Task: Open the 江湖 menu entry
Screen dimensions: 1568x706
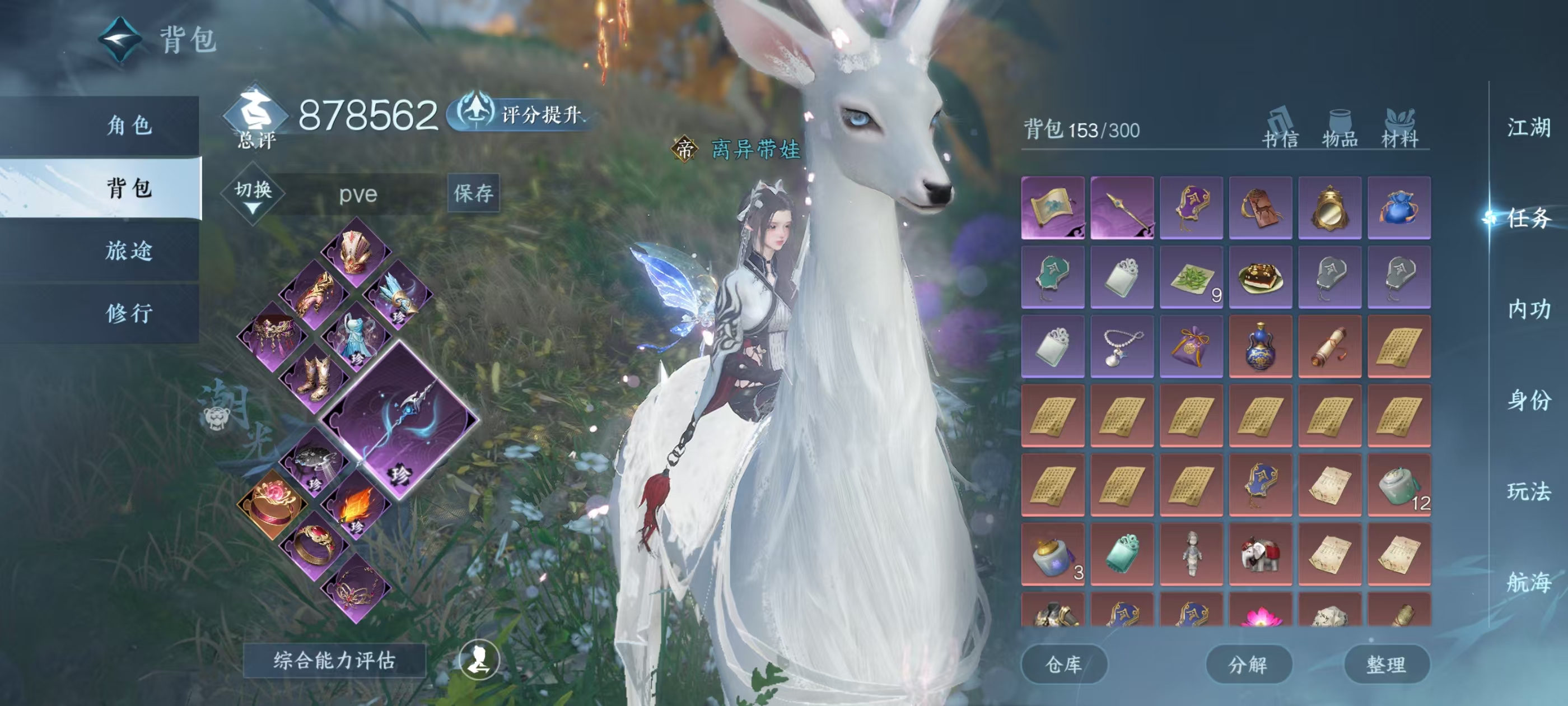Action: (1528, 128)
